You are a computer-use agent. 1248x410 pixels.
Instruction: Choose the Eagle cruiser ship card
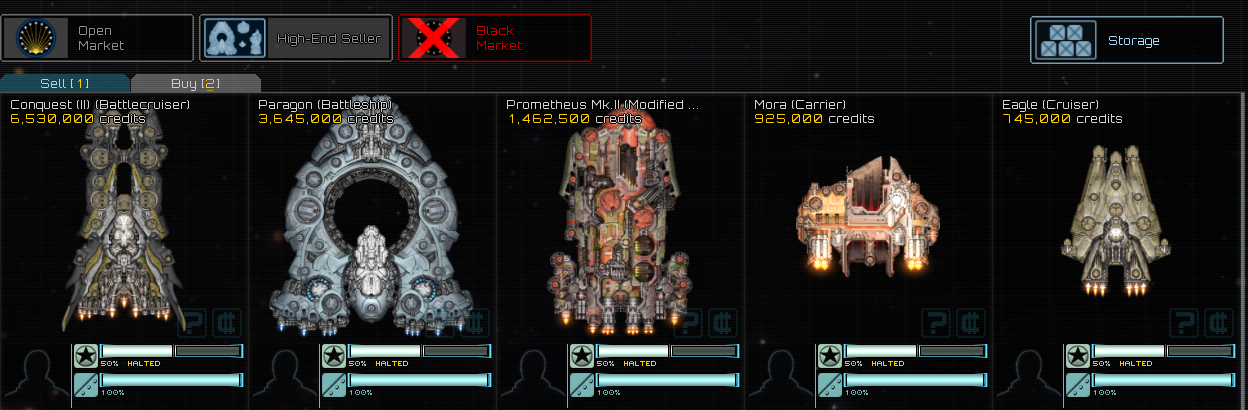click(x=1116, y=220)
